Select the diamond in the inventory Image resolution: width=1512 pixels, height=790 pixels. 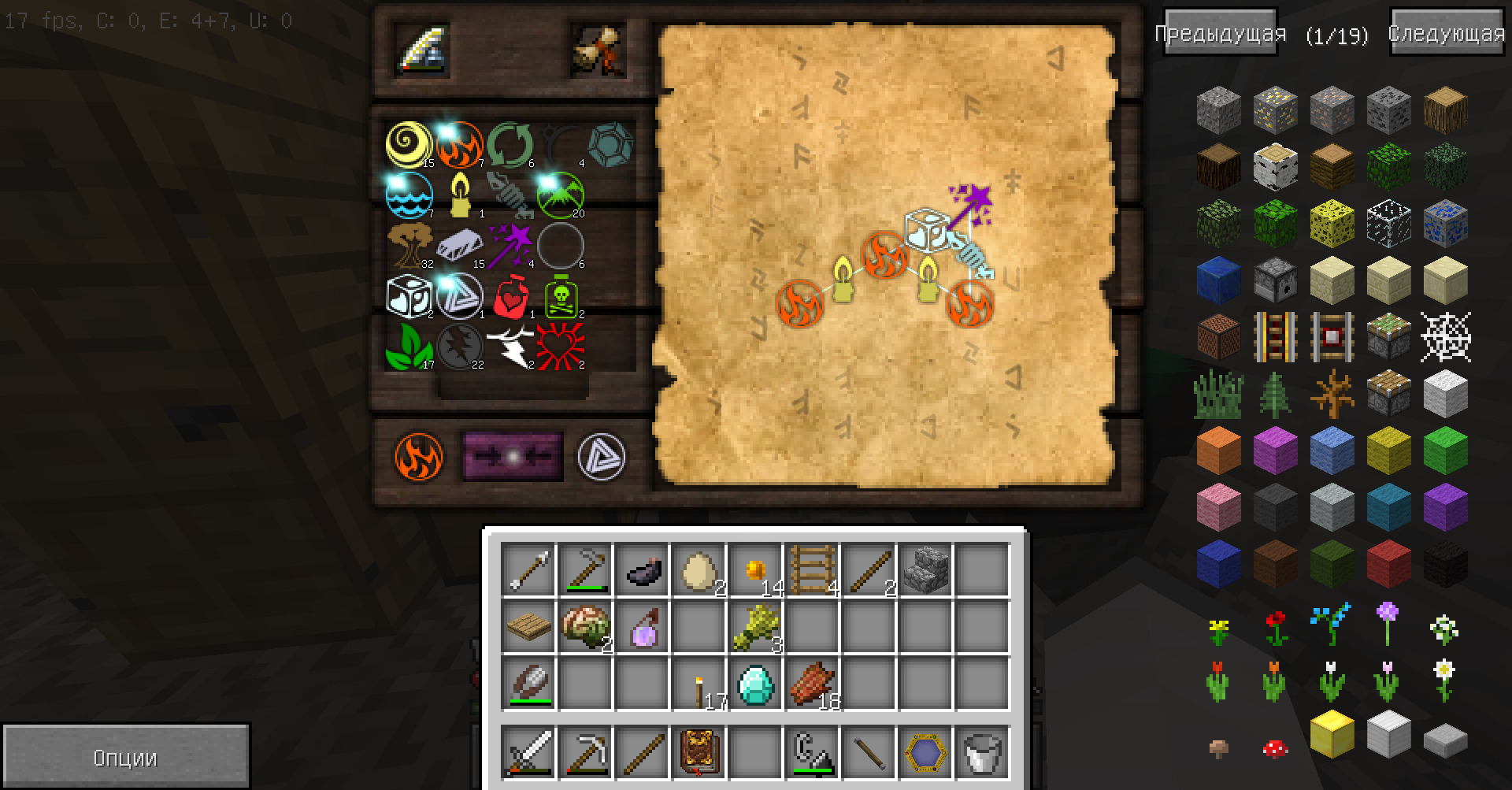coord(756,684)
